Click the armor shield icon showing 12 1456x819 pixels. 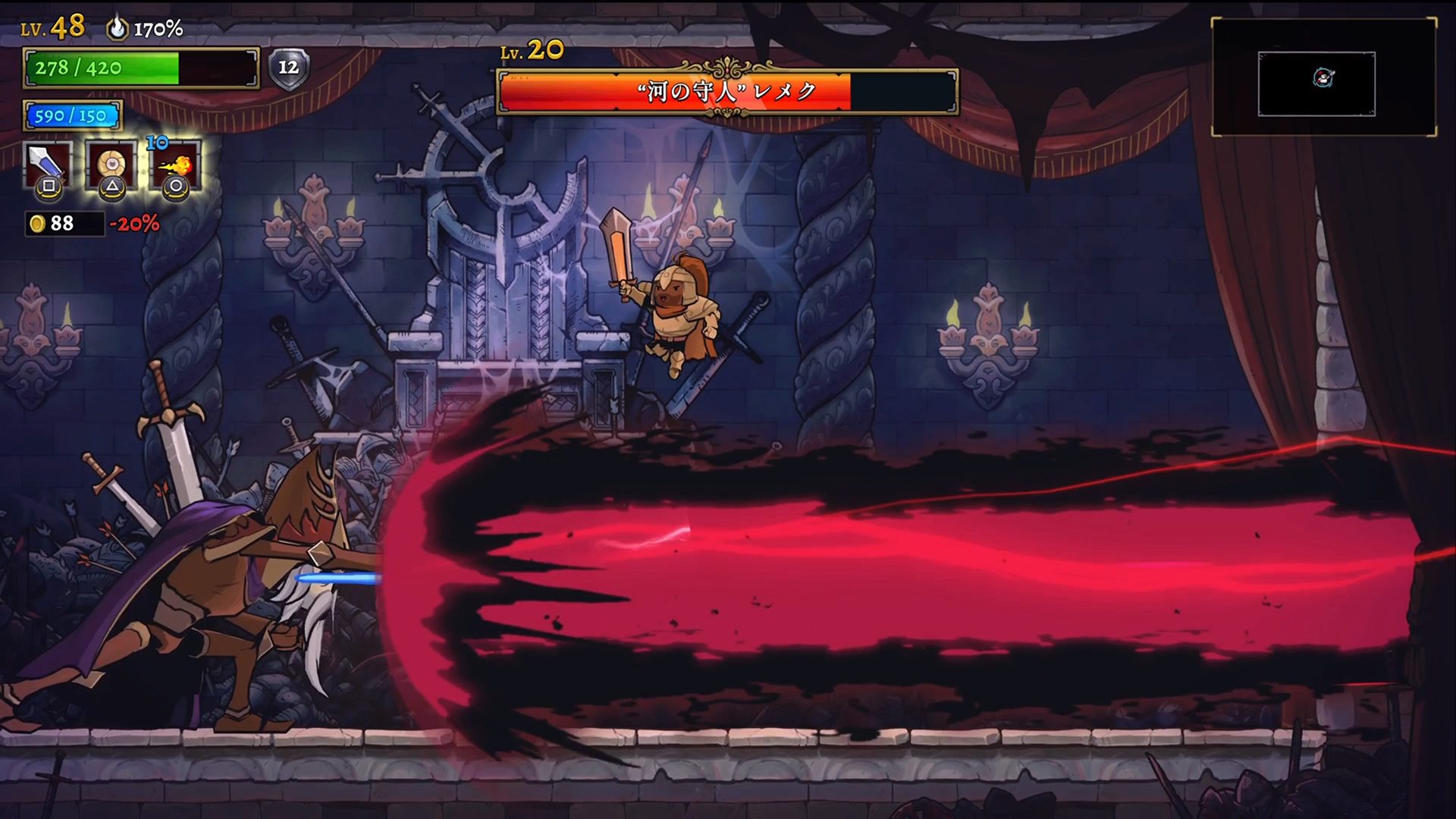(x=288, y=68)
